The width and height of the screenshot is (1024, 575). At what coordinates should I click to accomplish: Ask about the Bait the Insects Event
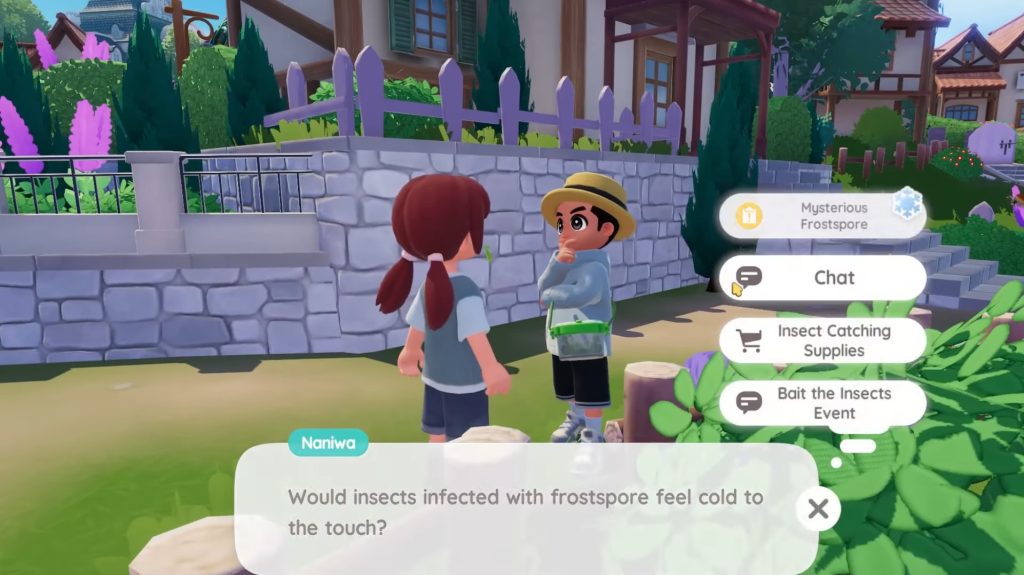(822, 403)
